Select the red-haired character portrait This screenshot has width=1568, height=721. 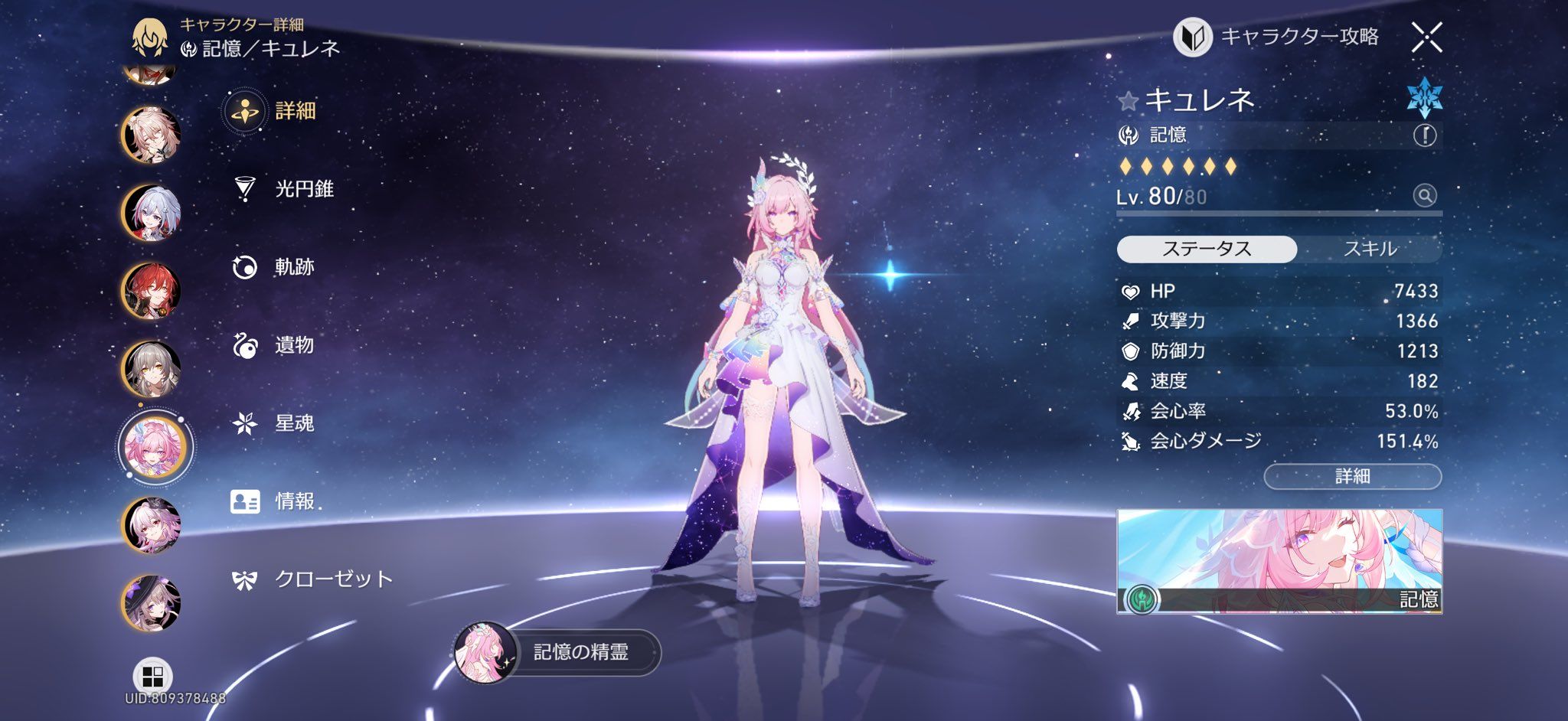click(x=152, y=291)
